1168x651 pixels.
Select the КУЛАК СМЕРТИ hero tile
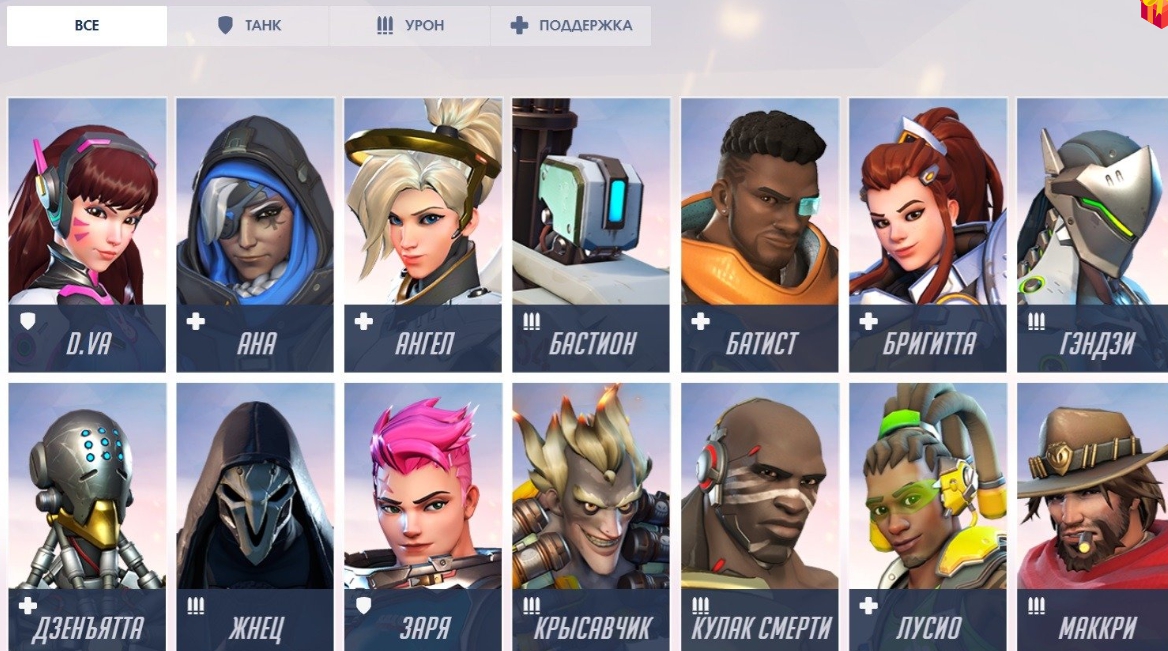(x=760, y=517)
